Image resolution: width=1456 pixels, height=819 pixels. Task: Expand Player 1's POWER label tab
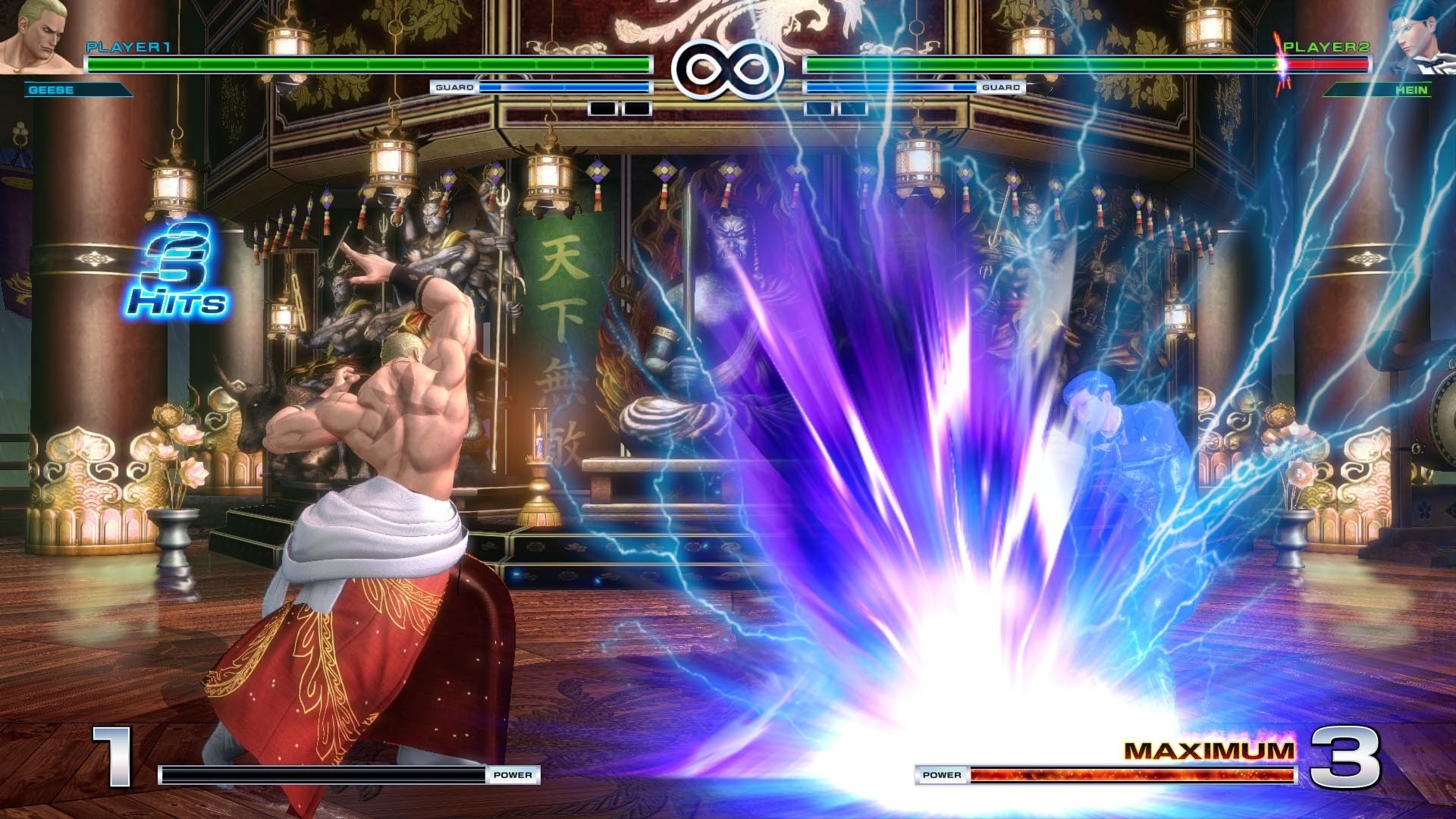click(514, 775)
